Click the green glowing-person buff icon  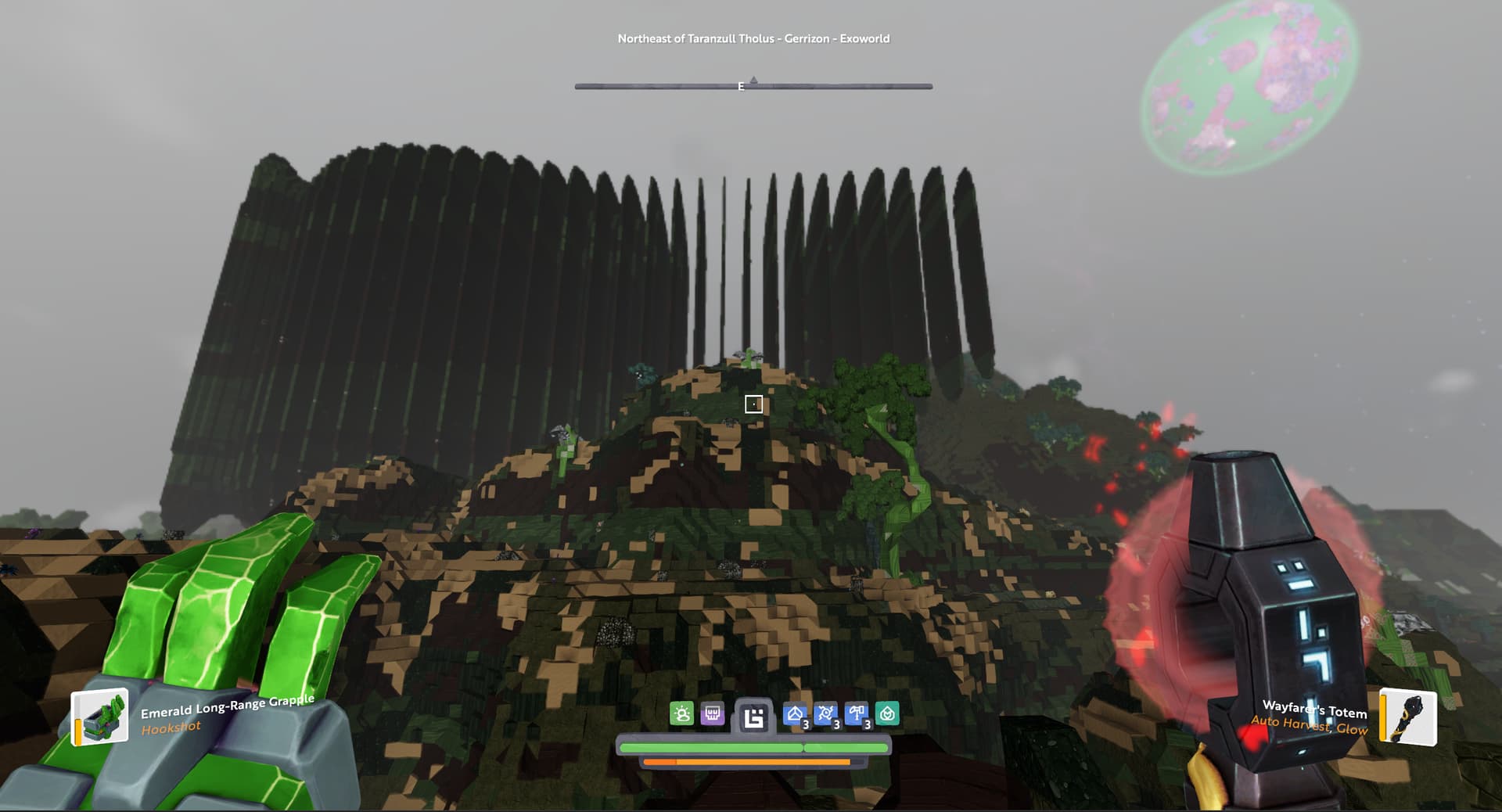(681, 713)
